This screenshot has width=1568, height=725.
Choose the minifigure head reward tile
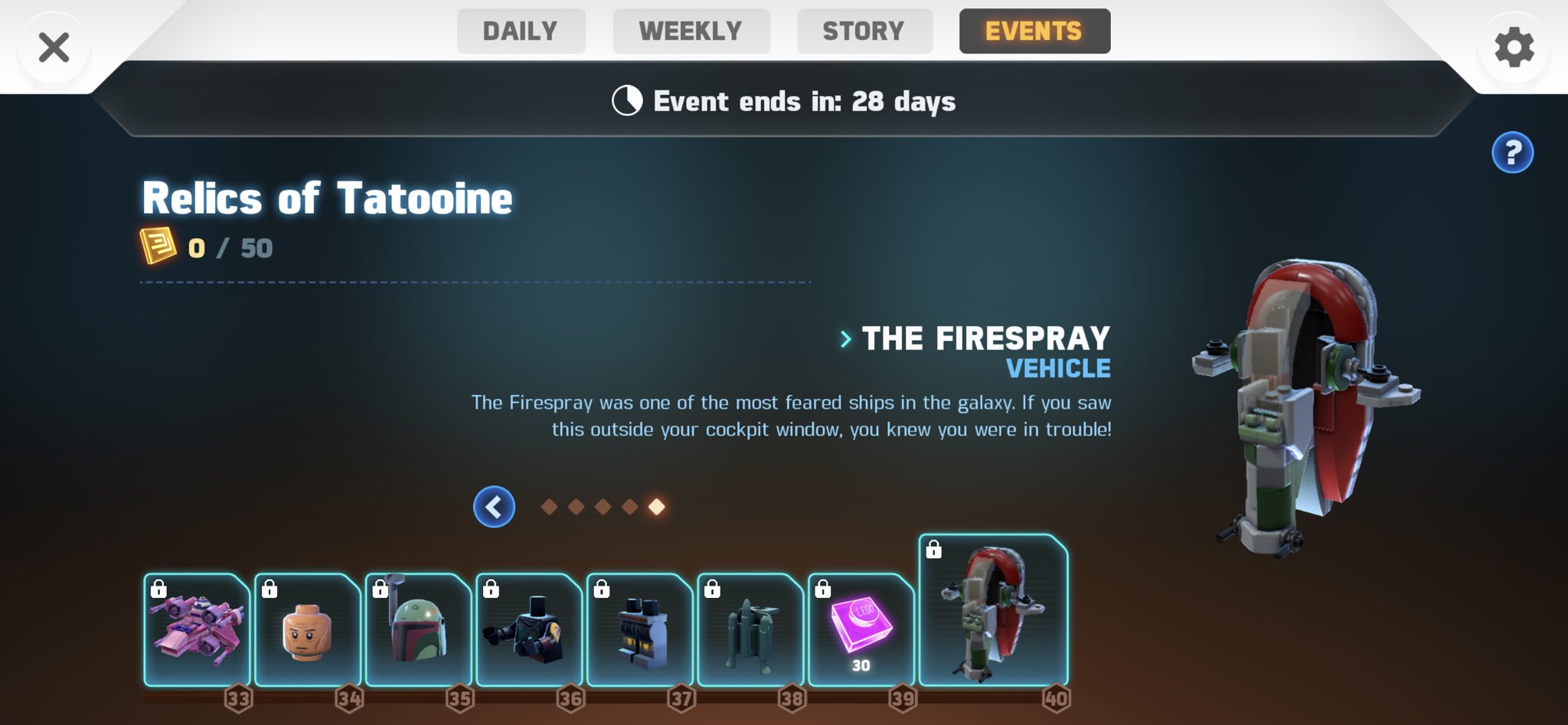[x=307, y=629]
